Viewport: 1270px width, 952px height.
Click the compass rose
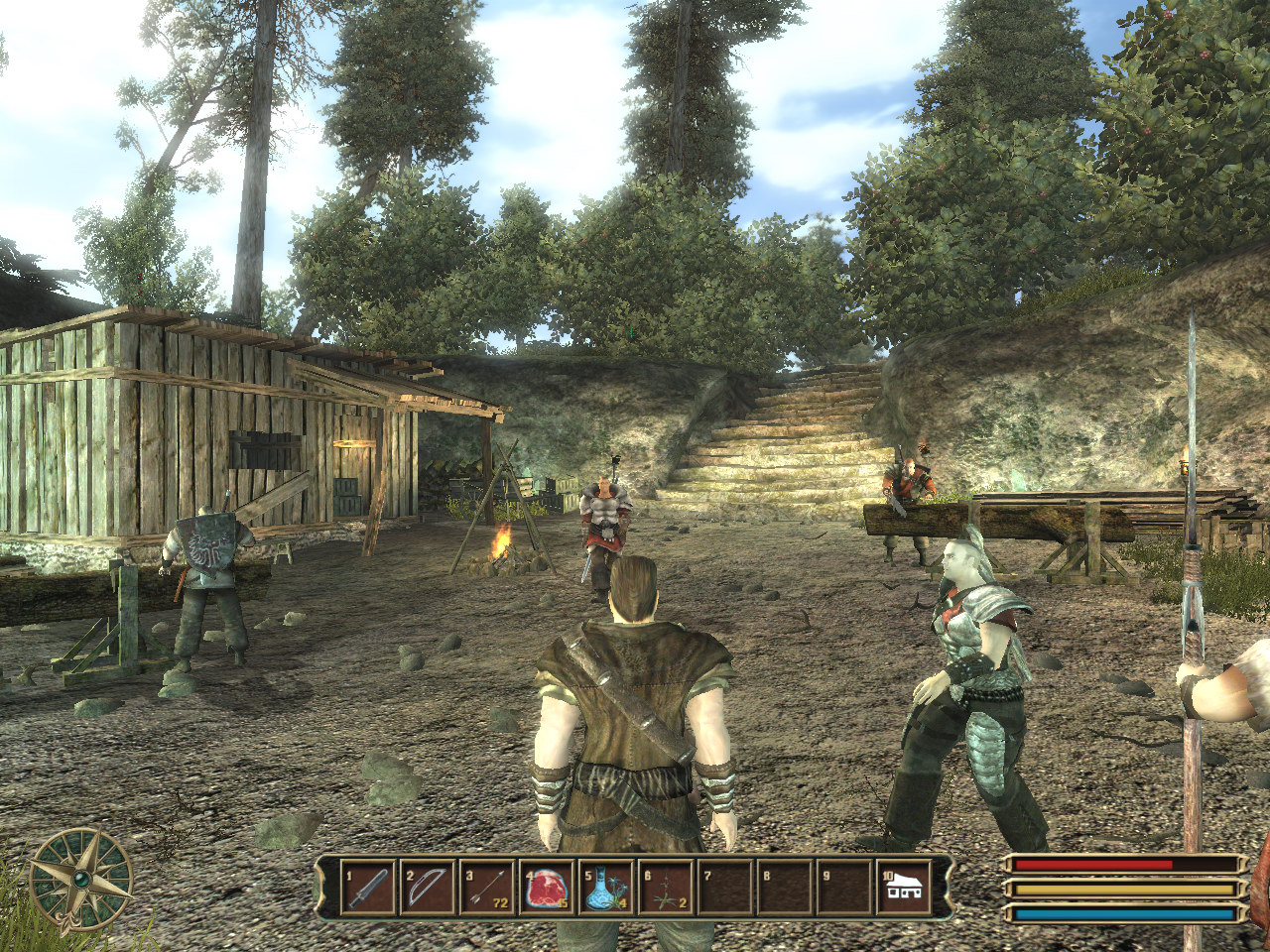tap(80, 879)
